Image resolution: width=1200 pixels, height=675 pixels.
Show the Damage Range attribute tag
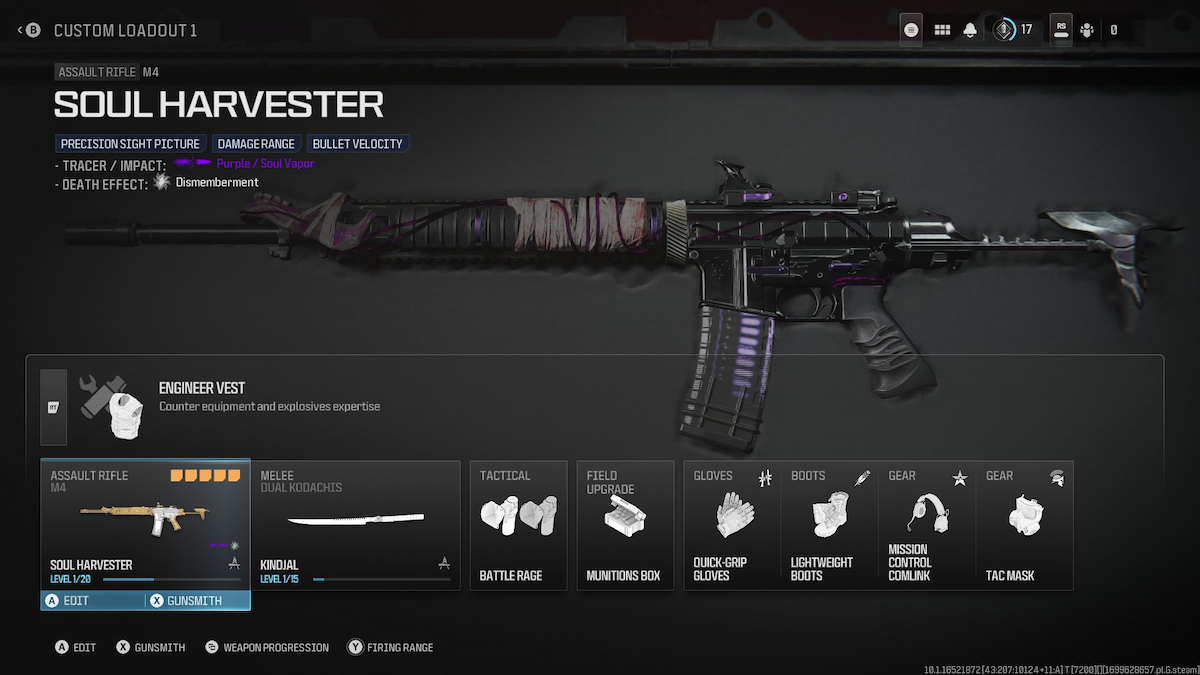(256, 144)
